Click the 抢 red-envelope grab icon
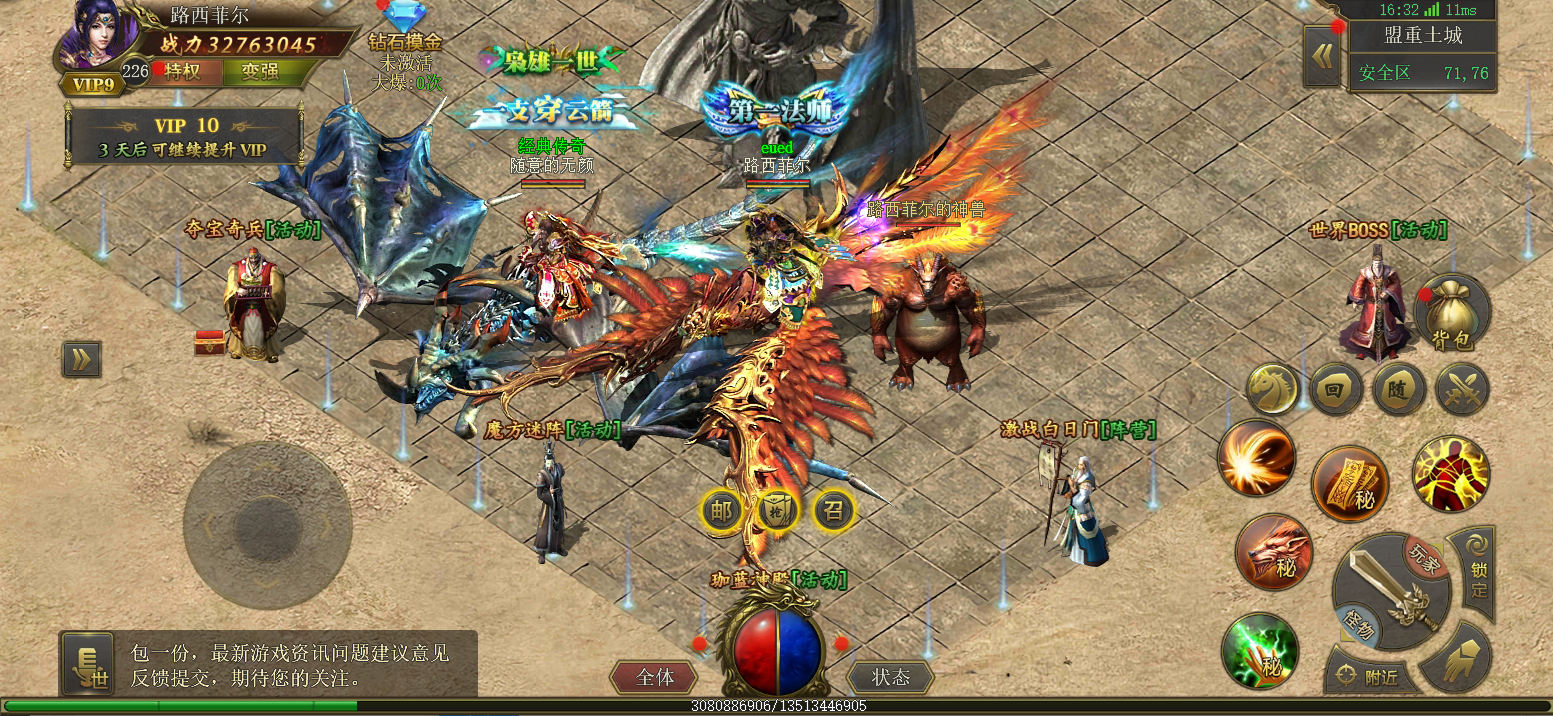The image size is (1553, 716). (777, 511)
